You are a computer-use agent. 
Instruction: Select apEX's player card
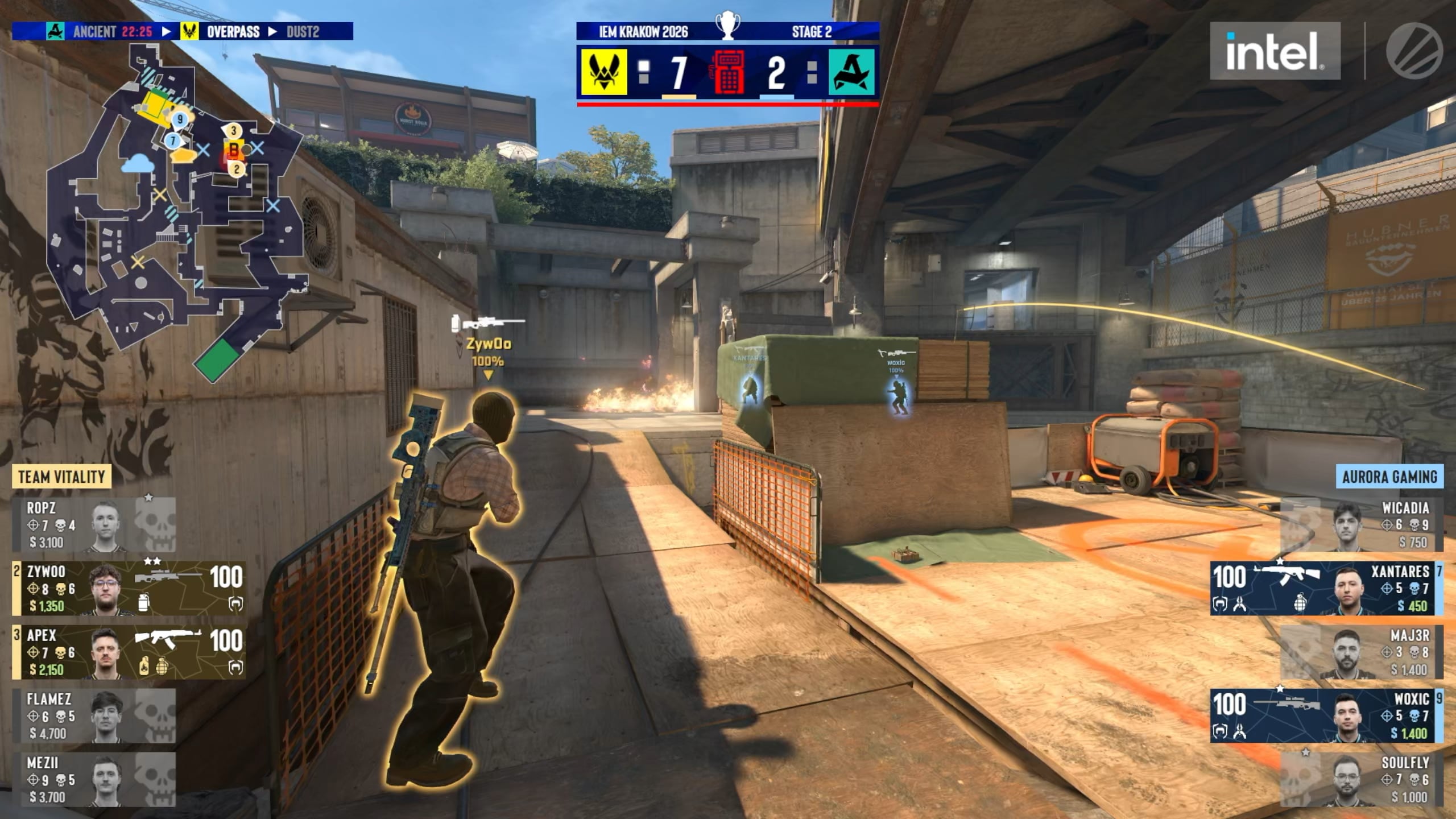(130, 652)
